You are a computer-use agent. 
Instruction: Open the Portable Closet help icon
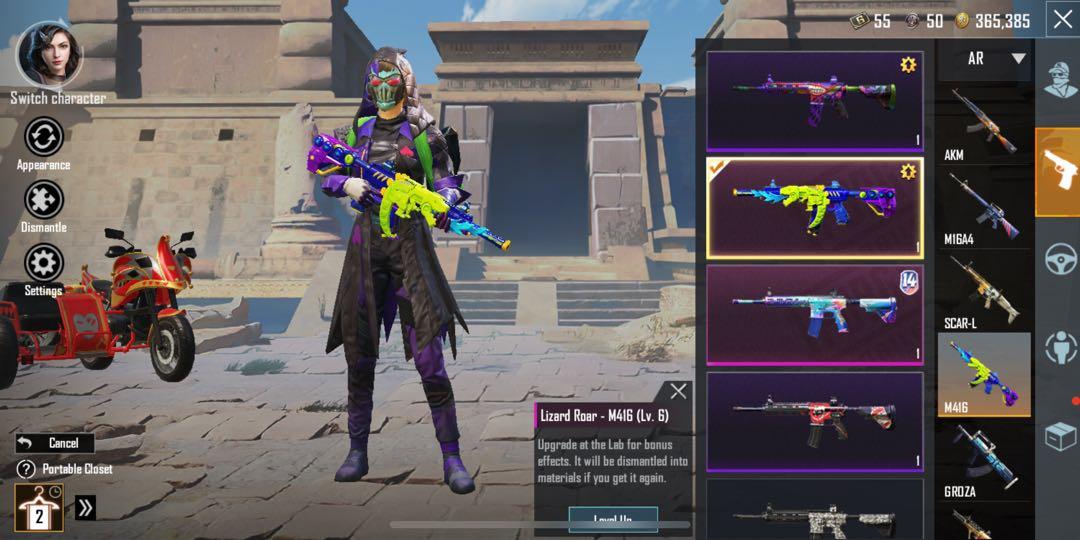point(26,469)
